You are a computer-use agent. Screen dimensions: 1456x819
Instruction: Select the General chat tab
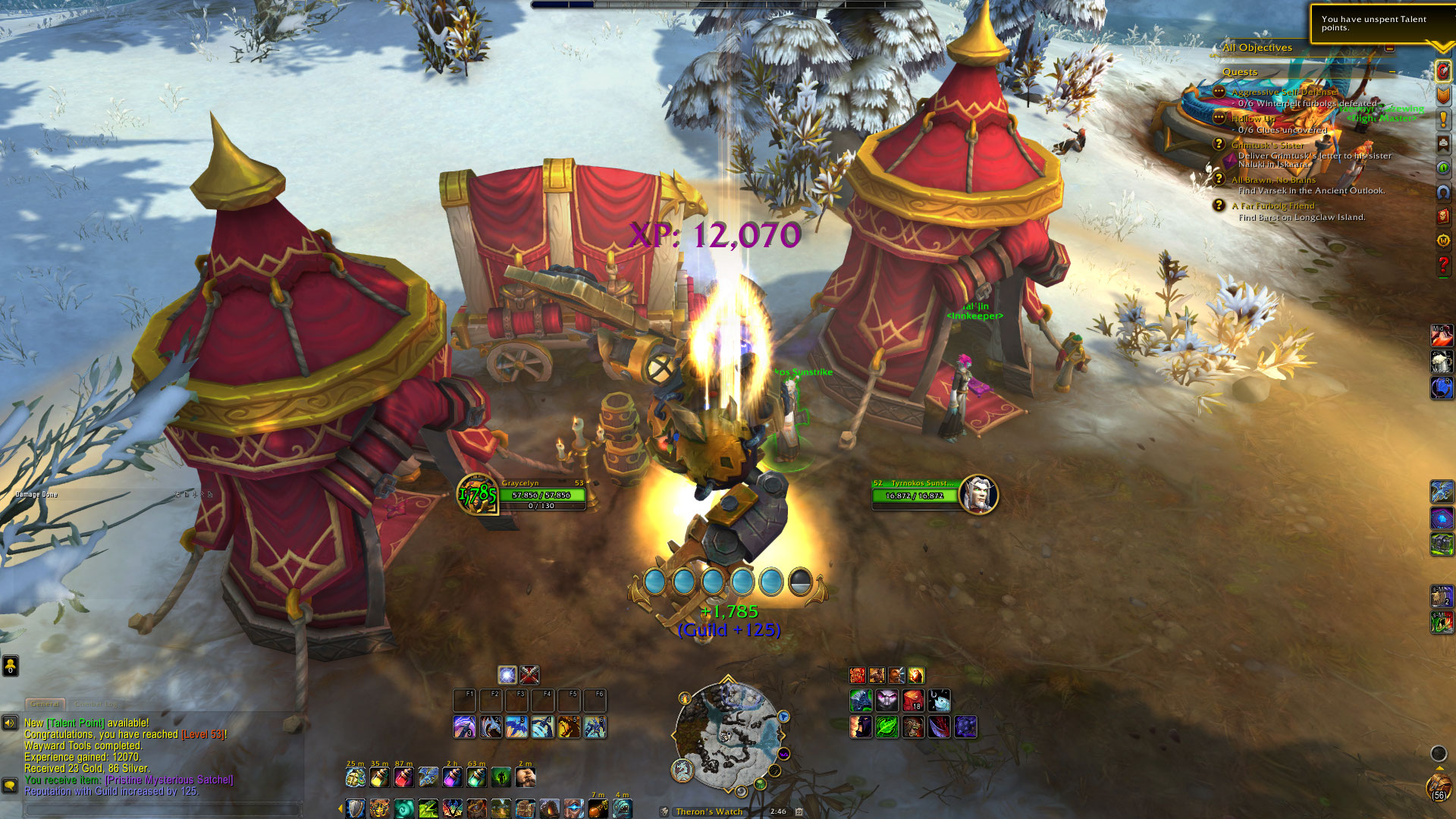tap(45, 704)
